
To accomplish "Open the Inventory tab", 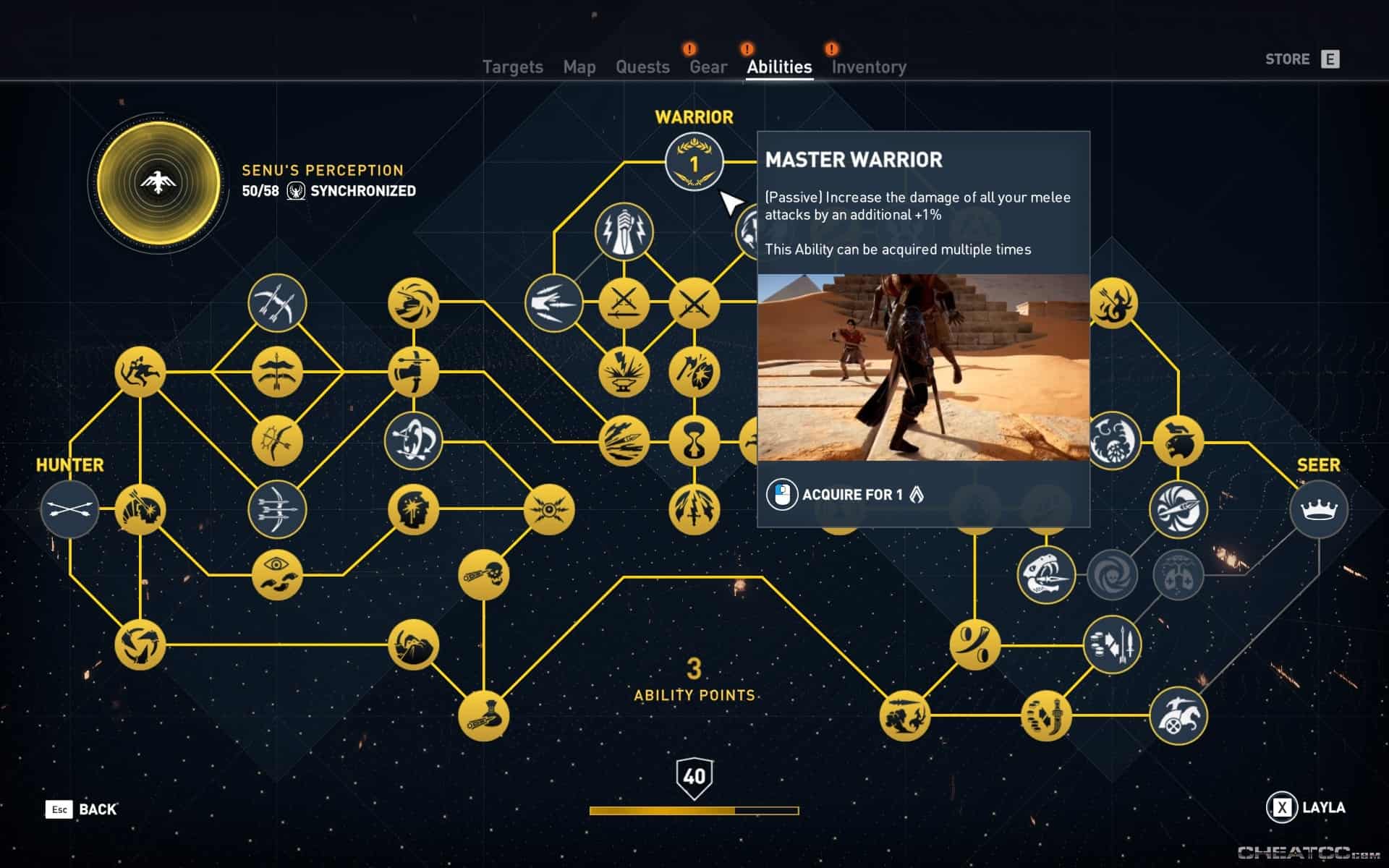I will [x=868, y=67].
